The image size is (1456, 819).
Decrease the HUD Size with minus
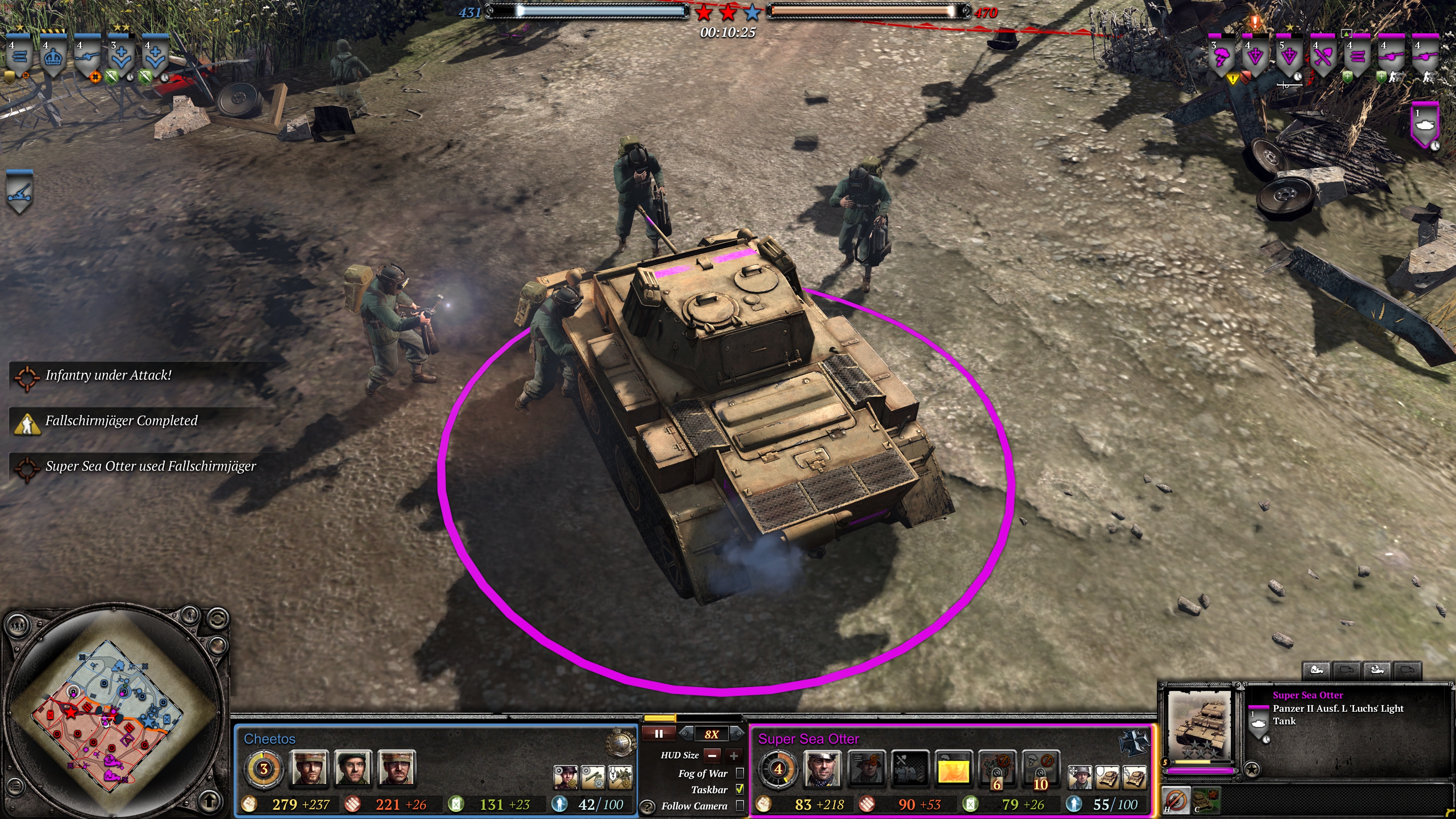(x=712, y=755)
